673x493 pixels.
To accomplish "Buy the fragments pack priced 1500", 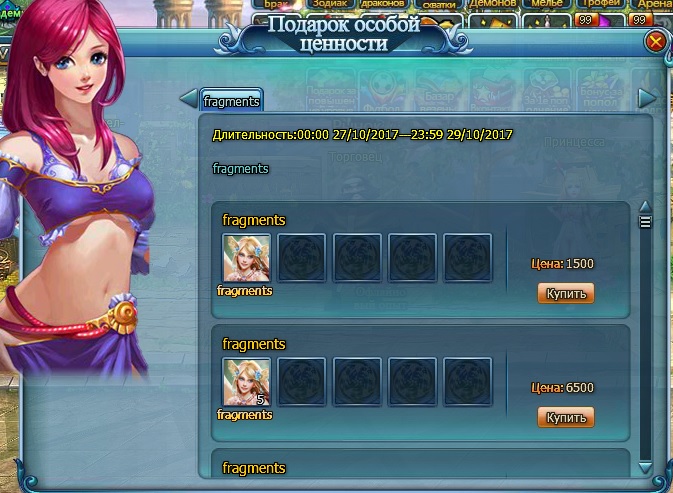I will tap(566, 293).
